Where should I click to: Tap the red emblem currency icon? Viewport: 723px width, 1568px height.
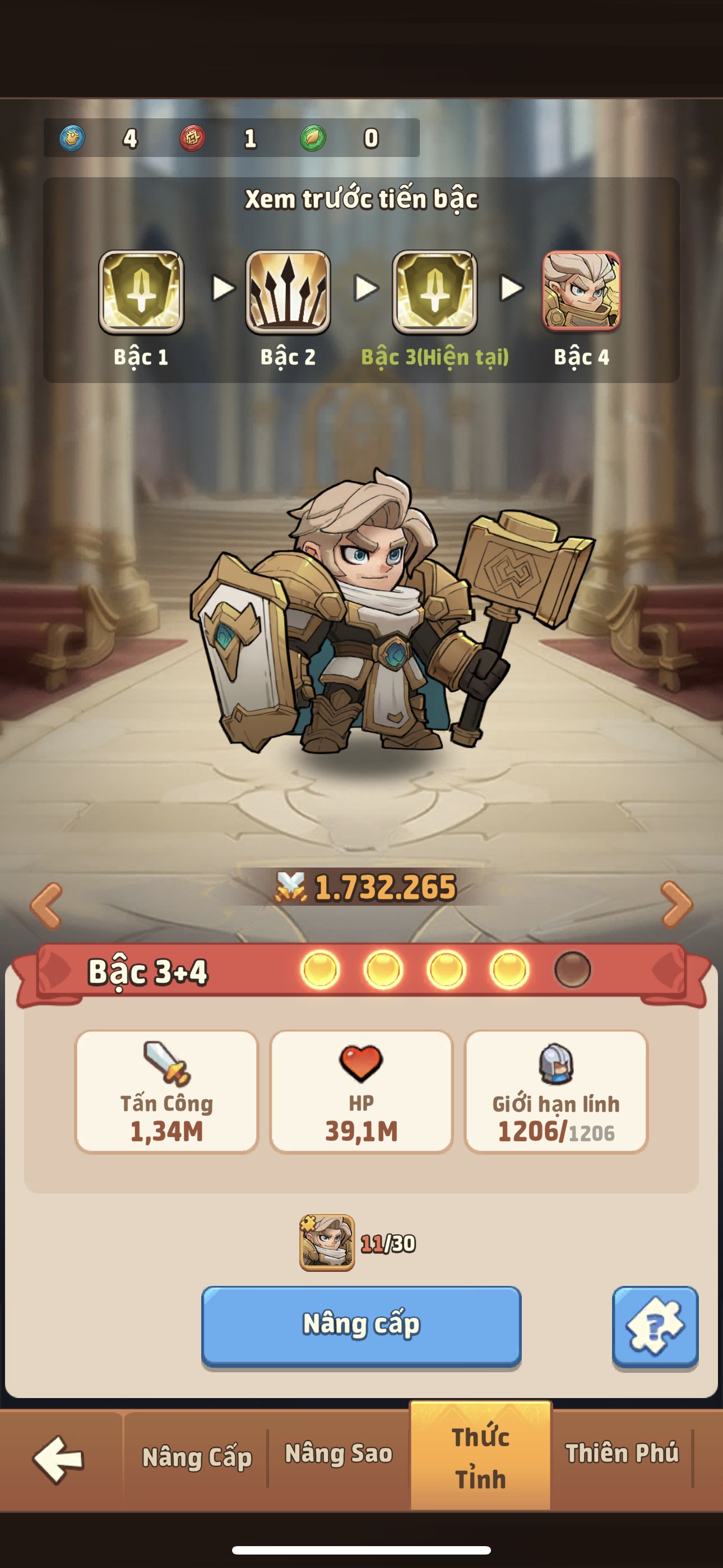[x=192, y=138]
